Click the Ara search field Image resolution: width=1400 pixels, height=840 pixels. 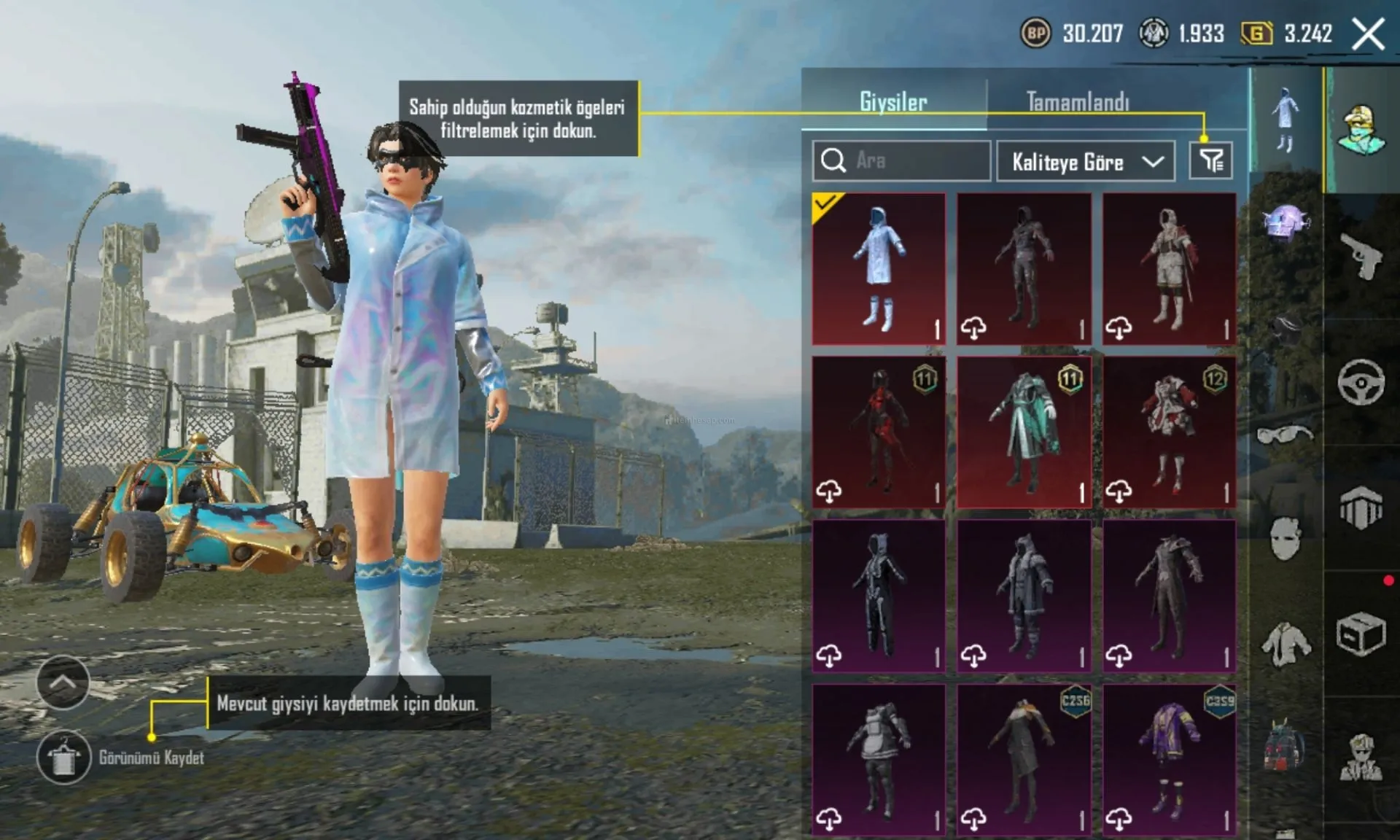[901, 160]
